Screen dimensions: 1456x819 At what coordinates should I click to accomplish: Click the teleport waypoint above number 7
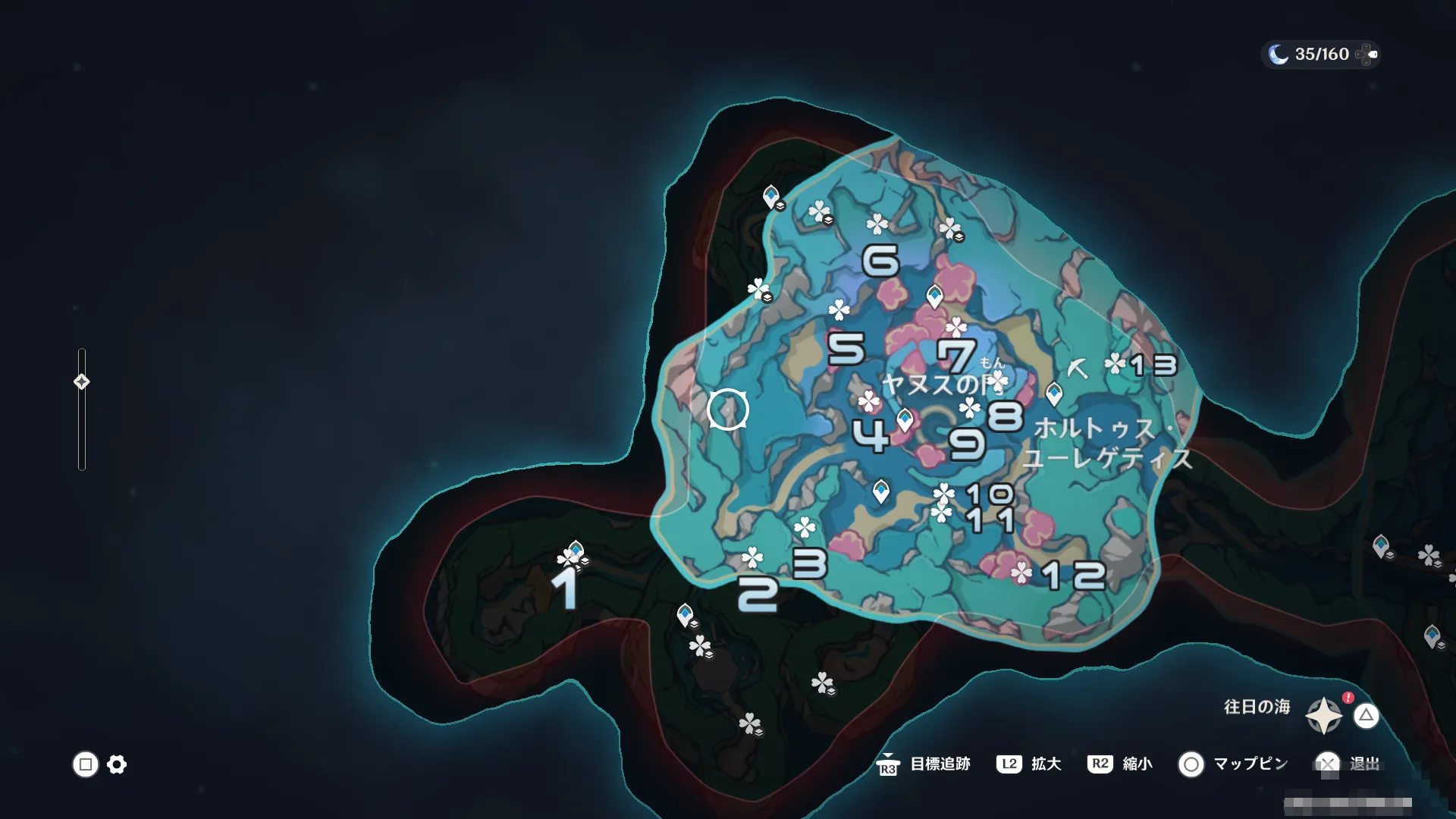[x=934, y=295]
